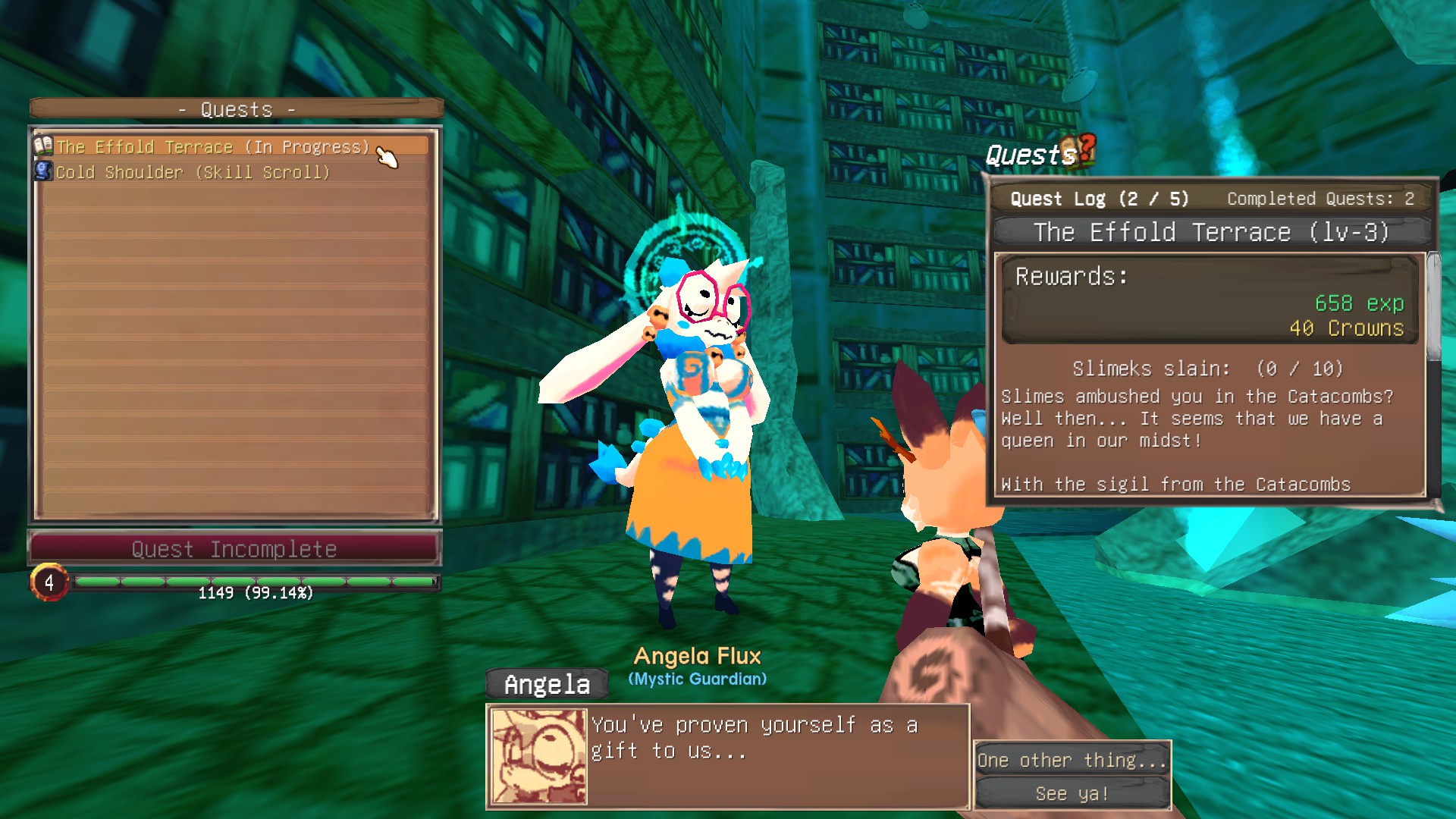
Task: Select The Effold Terrace quest entry
Action: tap(212, 147)
